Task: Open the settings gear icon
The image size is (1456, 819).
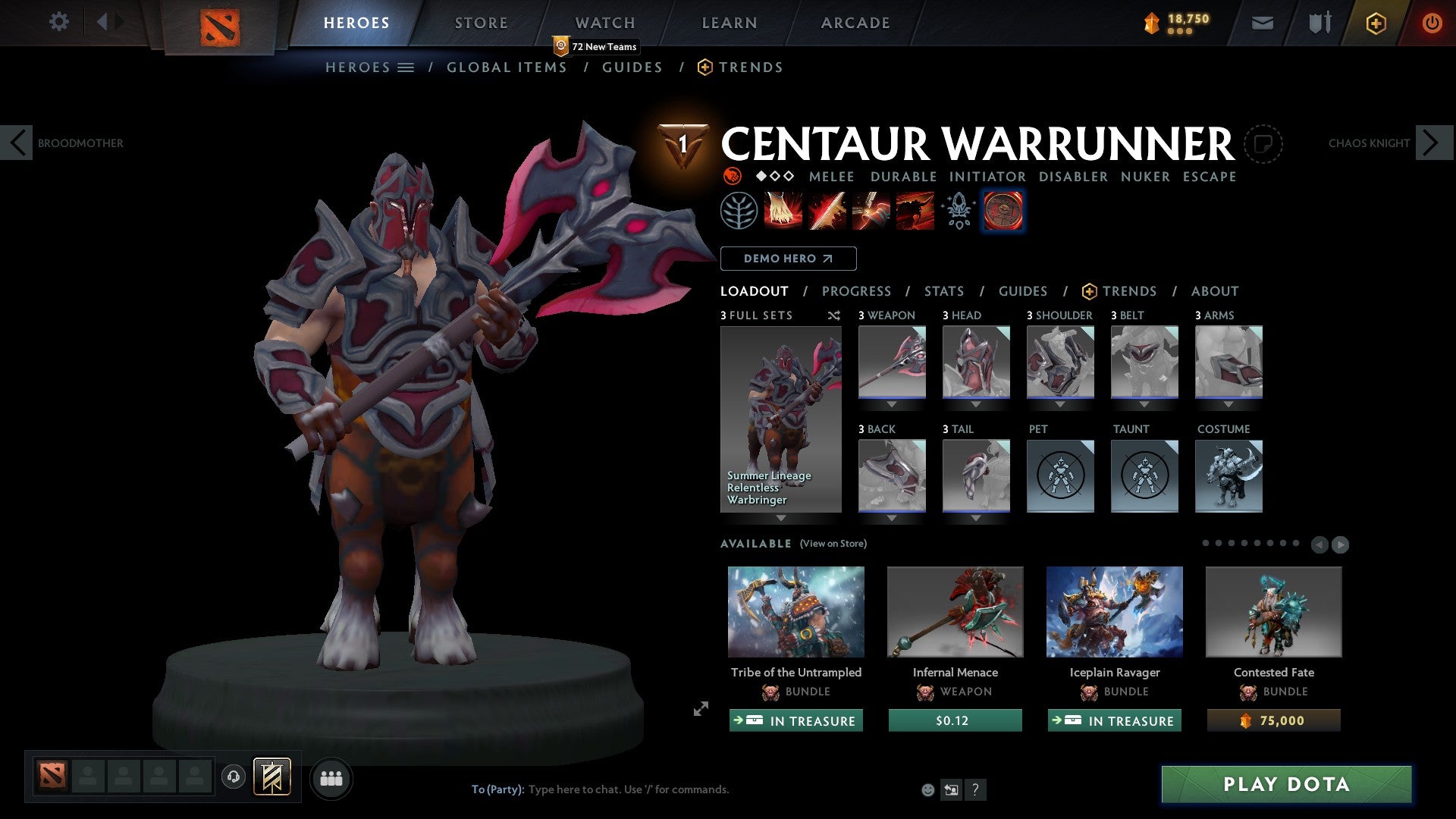Action: 58,22
